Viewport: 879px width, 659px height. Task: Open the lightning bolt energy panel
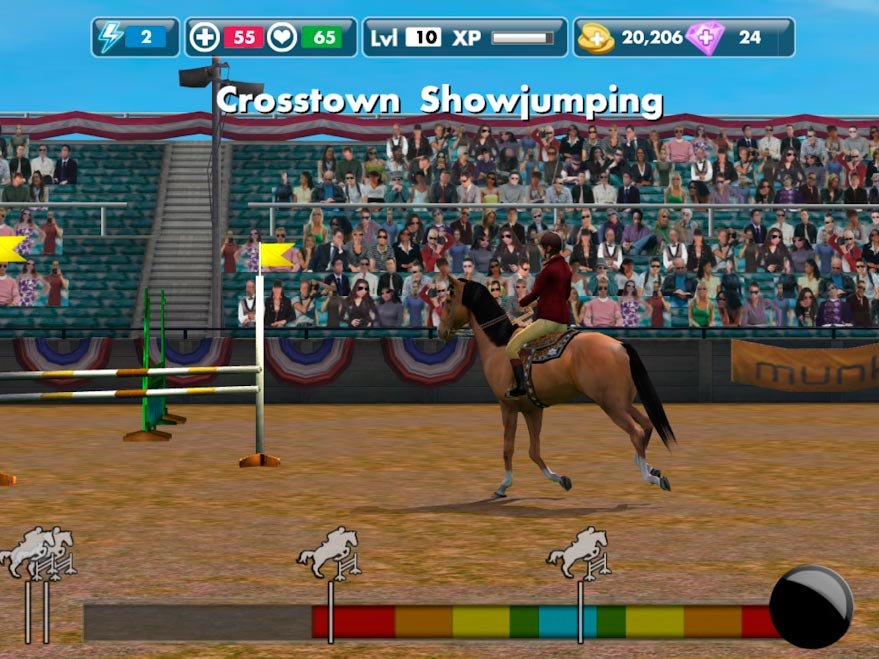tap(111, 38)
